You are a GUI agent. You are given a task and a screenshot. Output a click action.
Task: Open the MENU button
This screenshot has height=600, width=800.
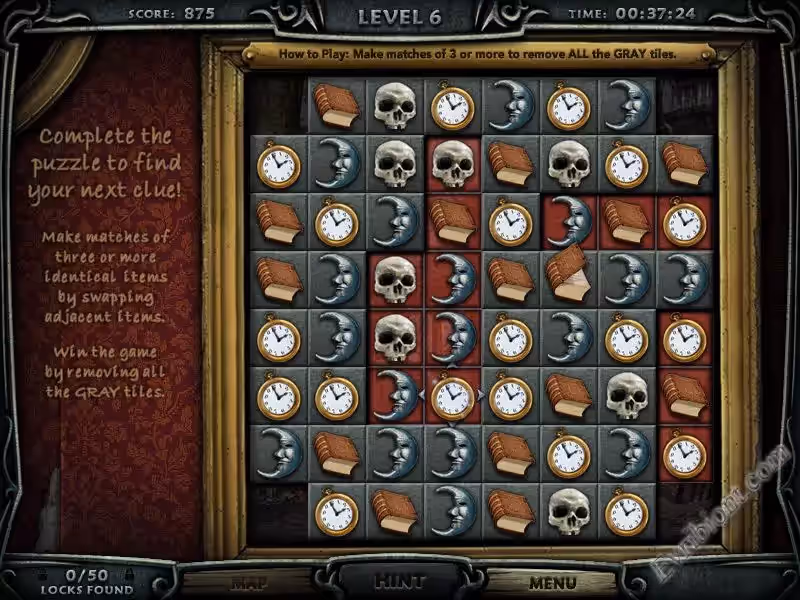(x=553, y=582)
